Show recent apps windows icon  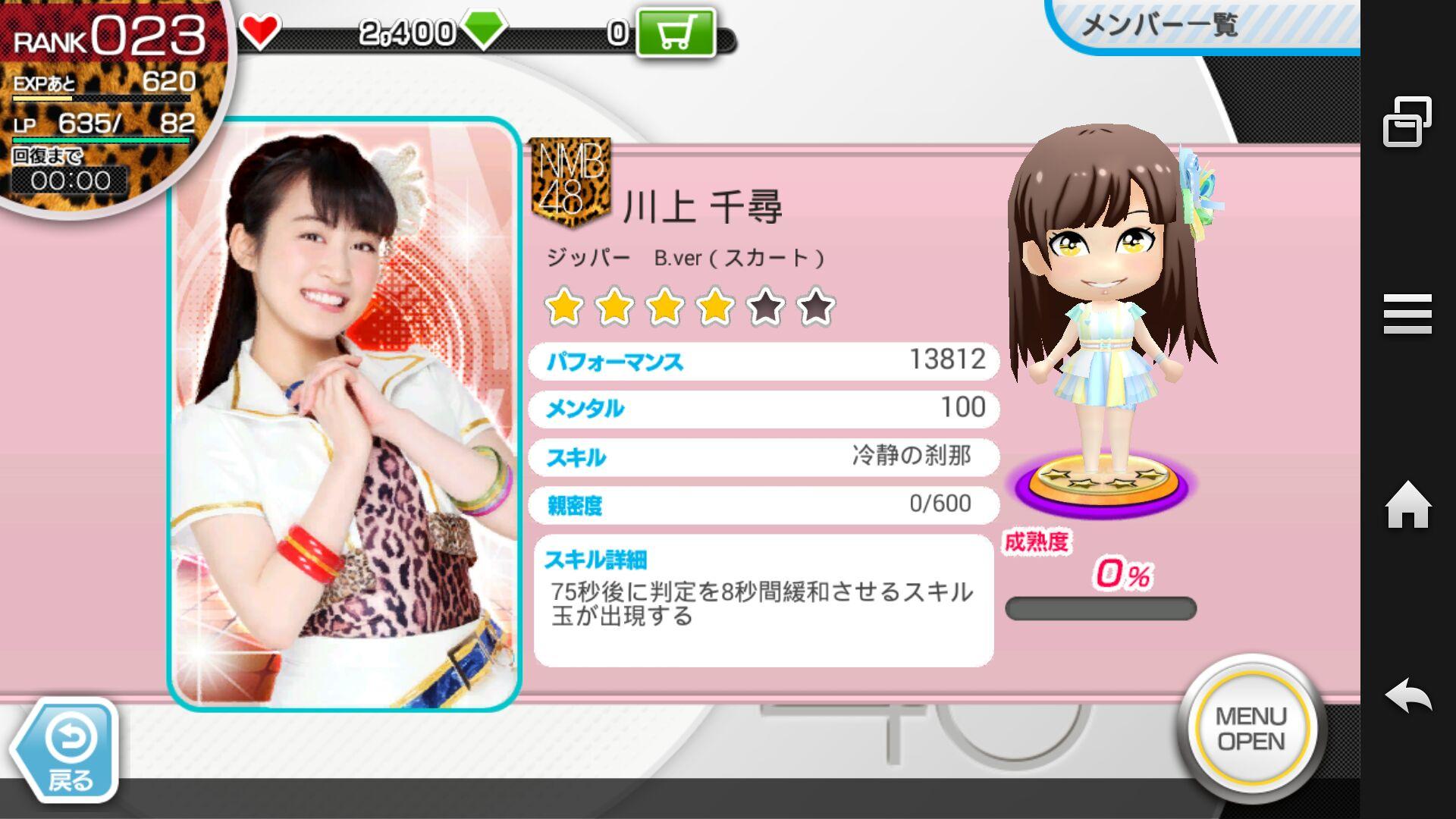[1407, 121]
